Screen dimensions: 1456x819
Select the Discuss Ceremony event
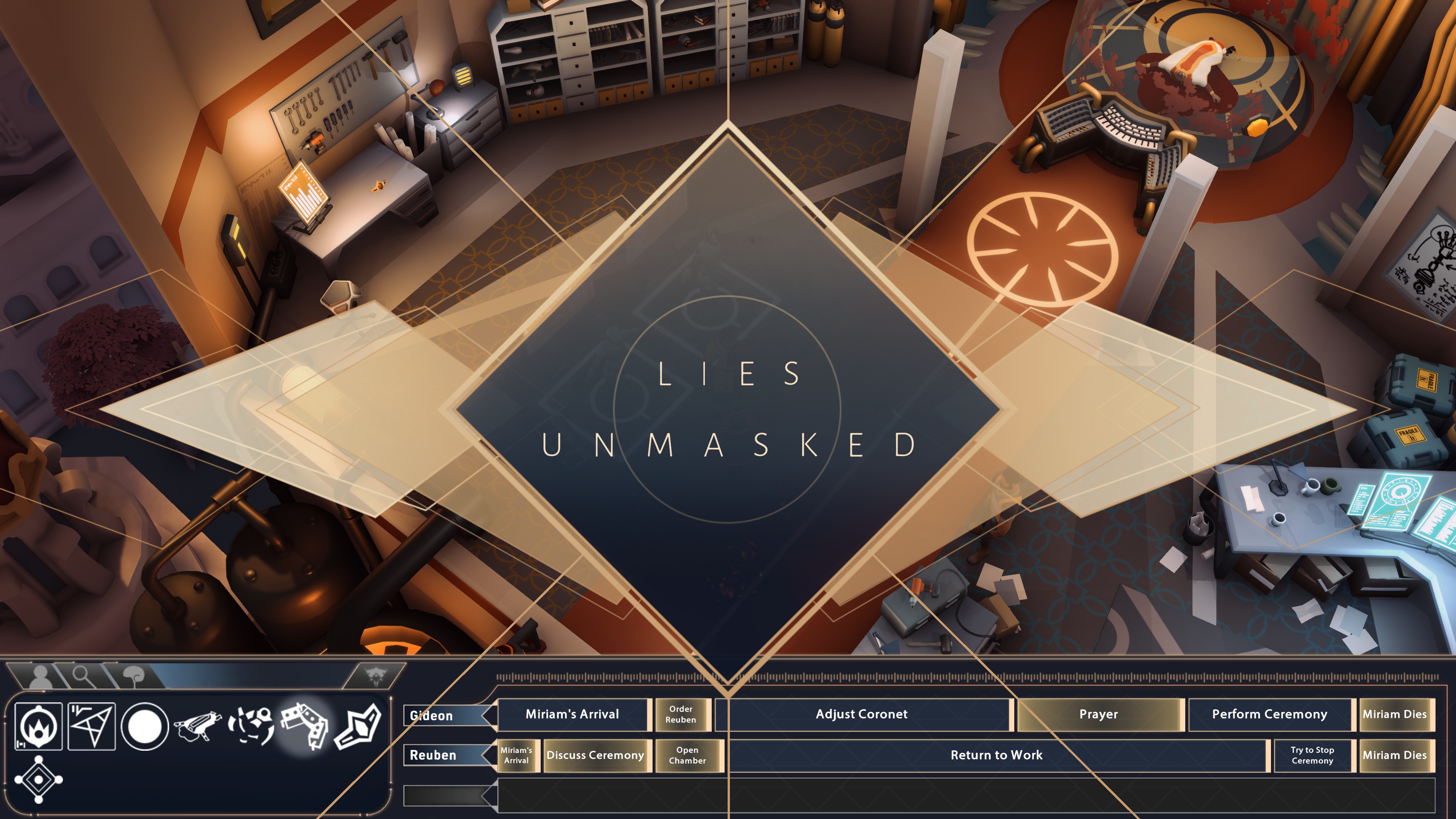pyautogui.click(x=595, y=755)
